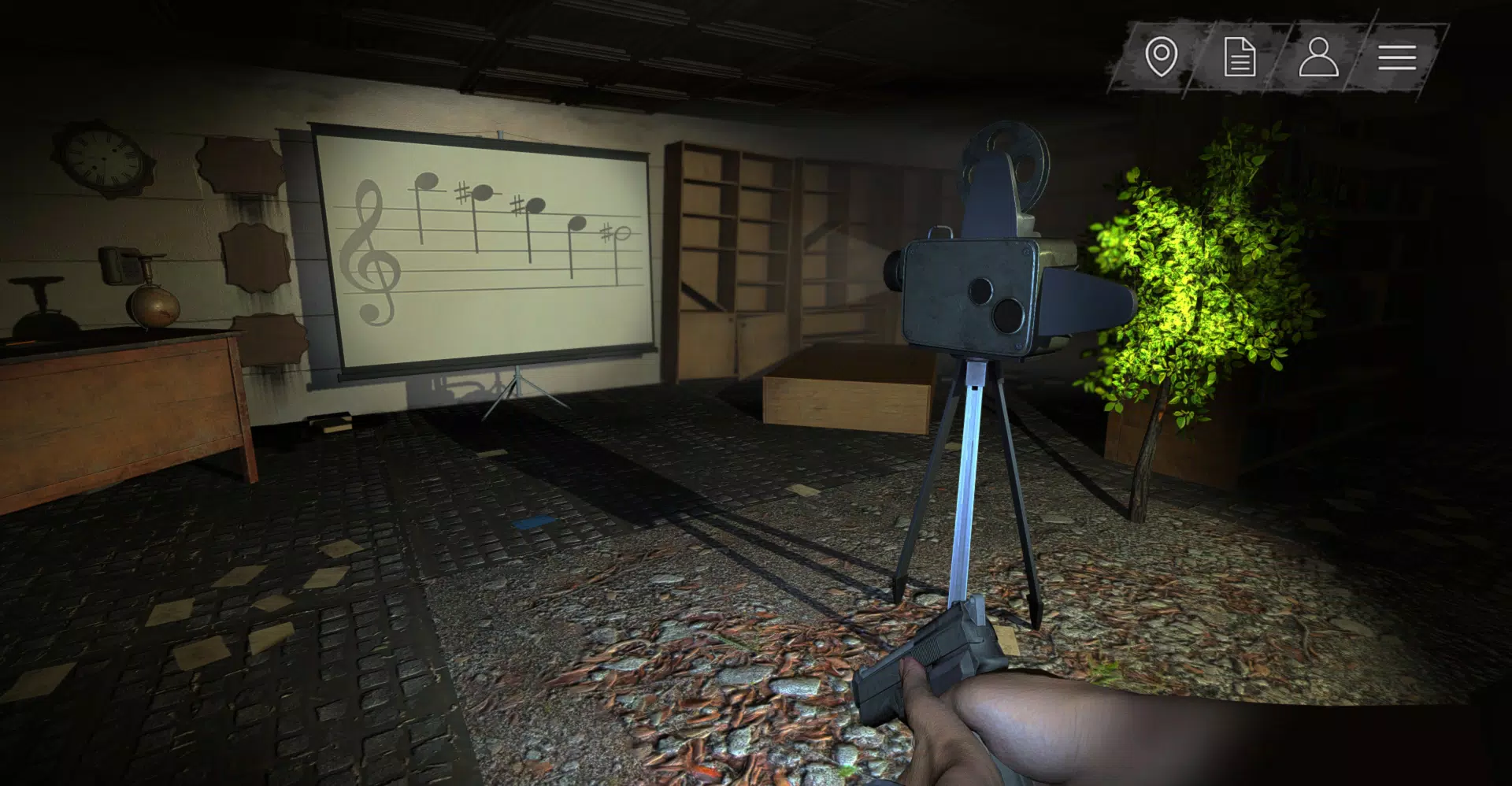The width and height of the screenshot is (1512, 786).
Task: Open the documents icon in the HUD
Action: click(1240, 57)
